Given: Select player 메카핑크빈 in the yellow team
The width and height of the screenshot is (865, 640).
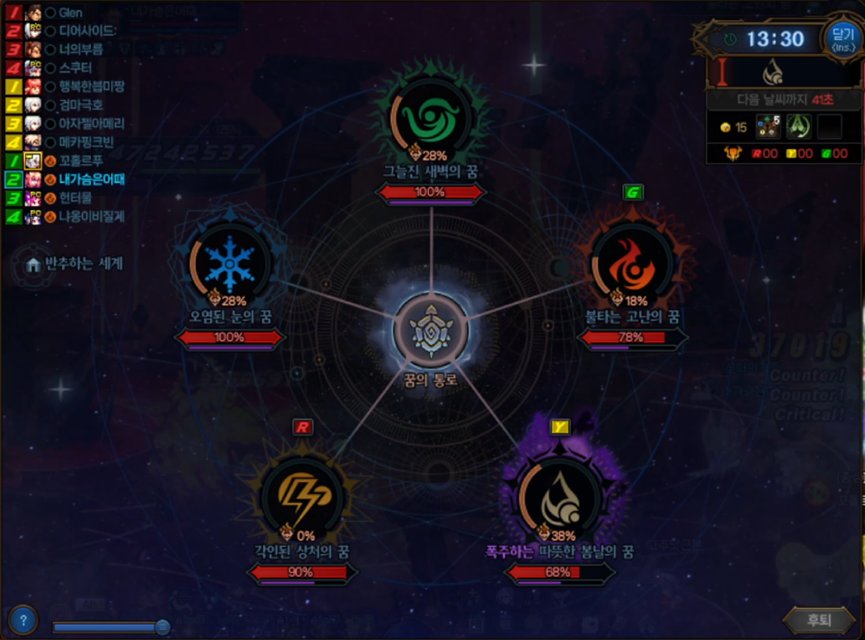Looking at the screenshot, I should point(90,142).
